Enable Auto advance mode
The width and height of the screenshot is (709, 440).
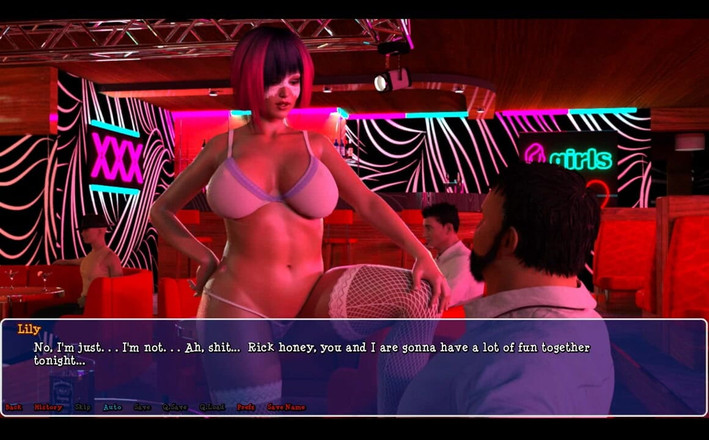click(x=112, y=407)
